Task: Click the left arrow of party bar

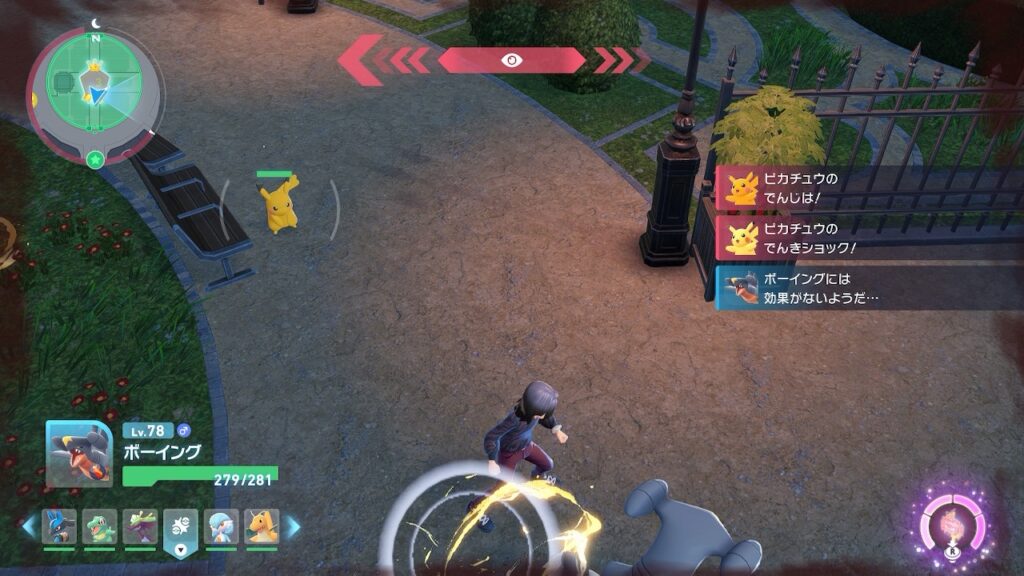Action: [27, 526]
